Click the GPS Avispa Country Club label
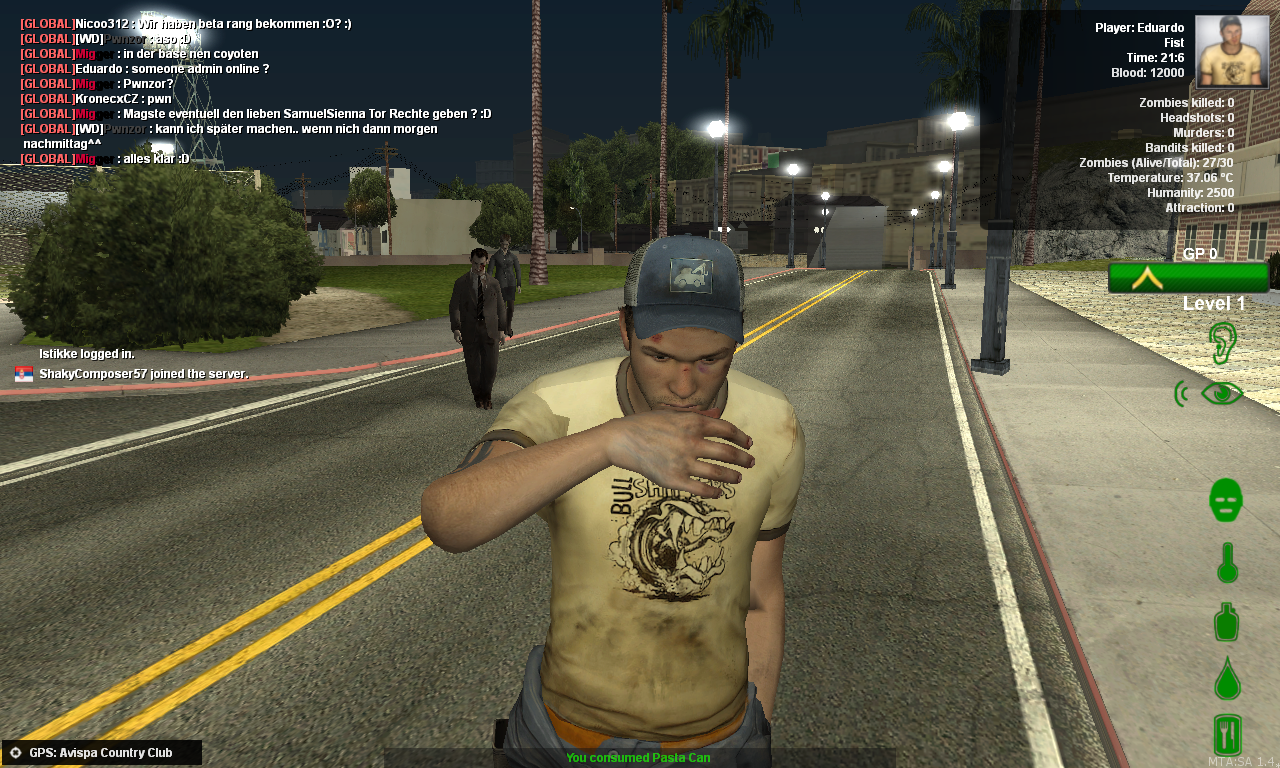1280x768 pixels. pos(101,753)
